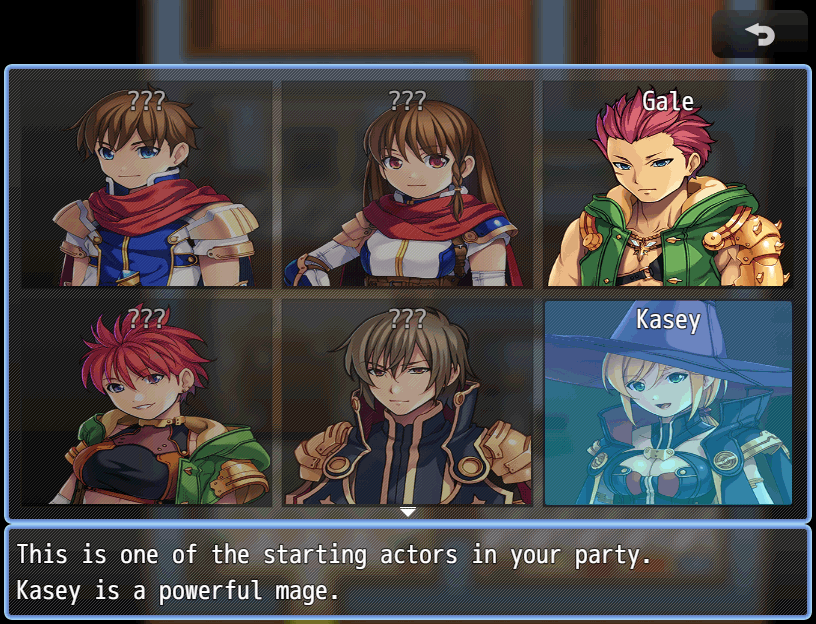816x624 pixels.
Task: Pick the unknown brown-haired boy with red scarf
Action: tap(146, 185)
